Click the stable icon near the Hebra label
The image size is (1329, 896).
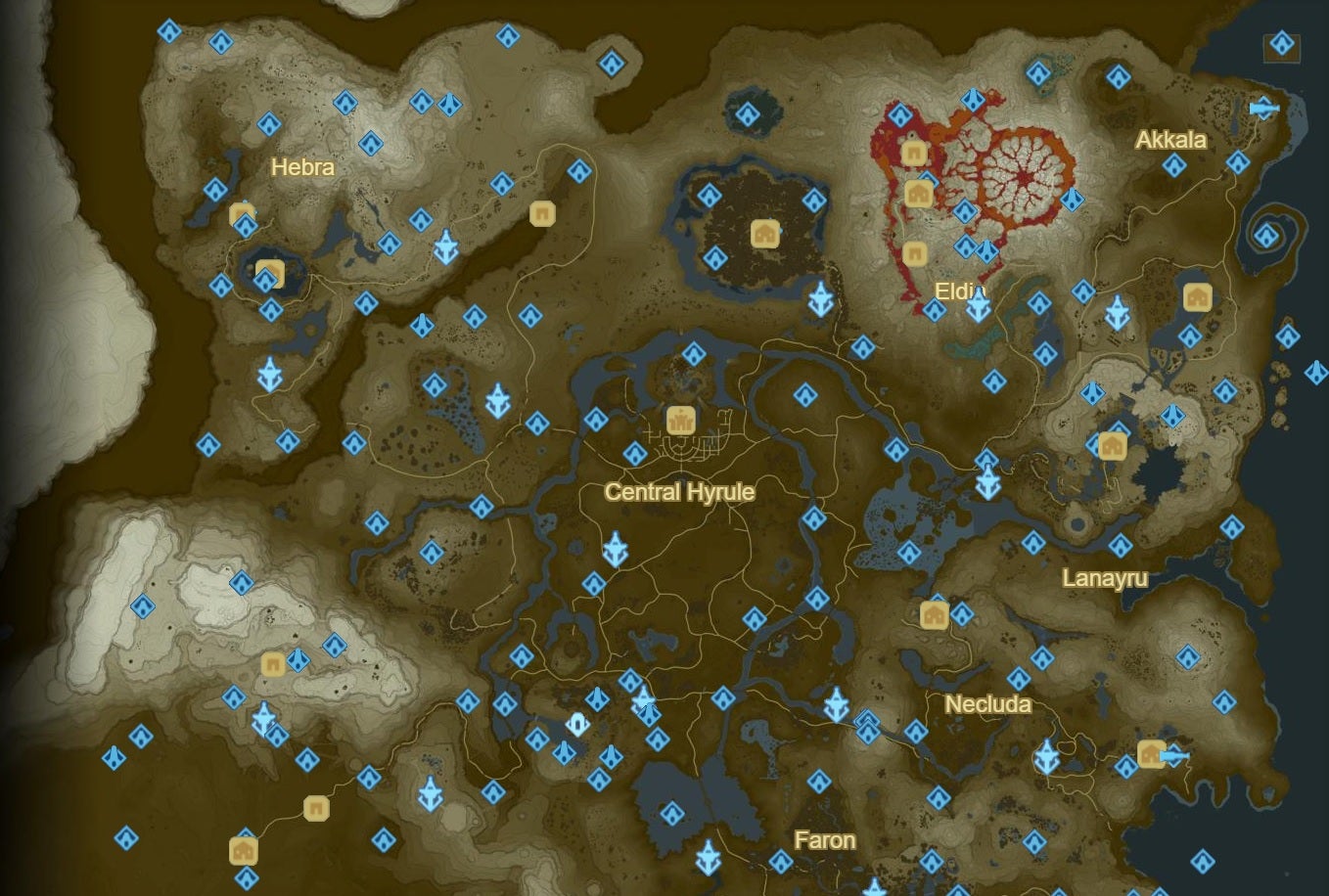tap(239, 213)
